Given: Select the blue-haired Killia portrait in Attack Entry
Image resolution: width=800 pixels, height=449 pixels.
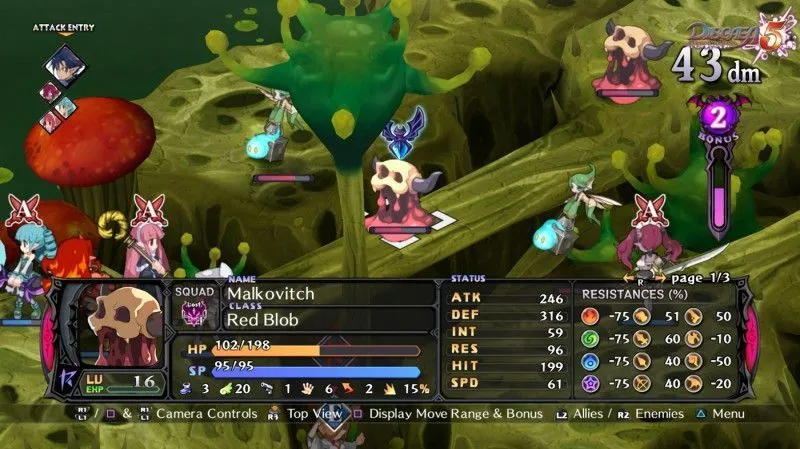Looking at the screenshot, I should [66, 65].
